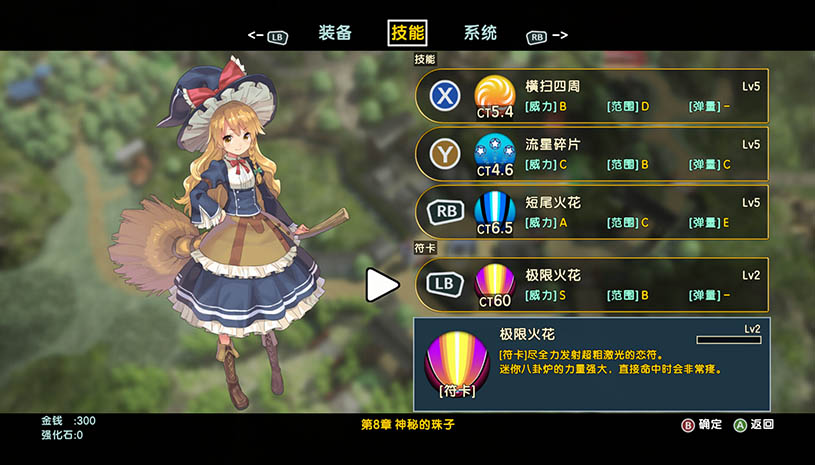Click the blue star 流星碎片 skill icon
Screen dimensions: 815x465
pos(495,151)
